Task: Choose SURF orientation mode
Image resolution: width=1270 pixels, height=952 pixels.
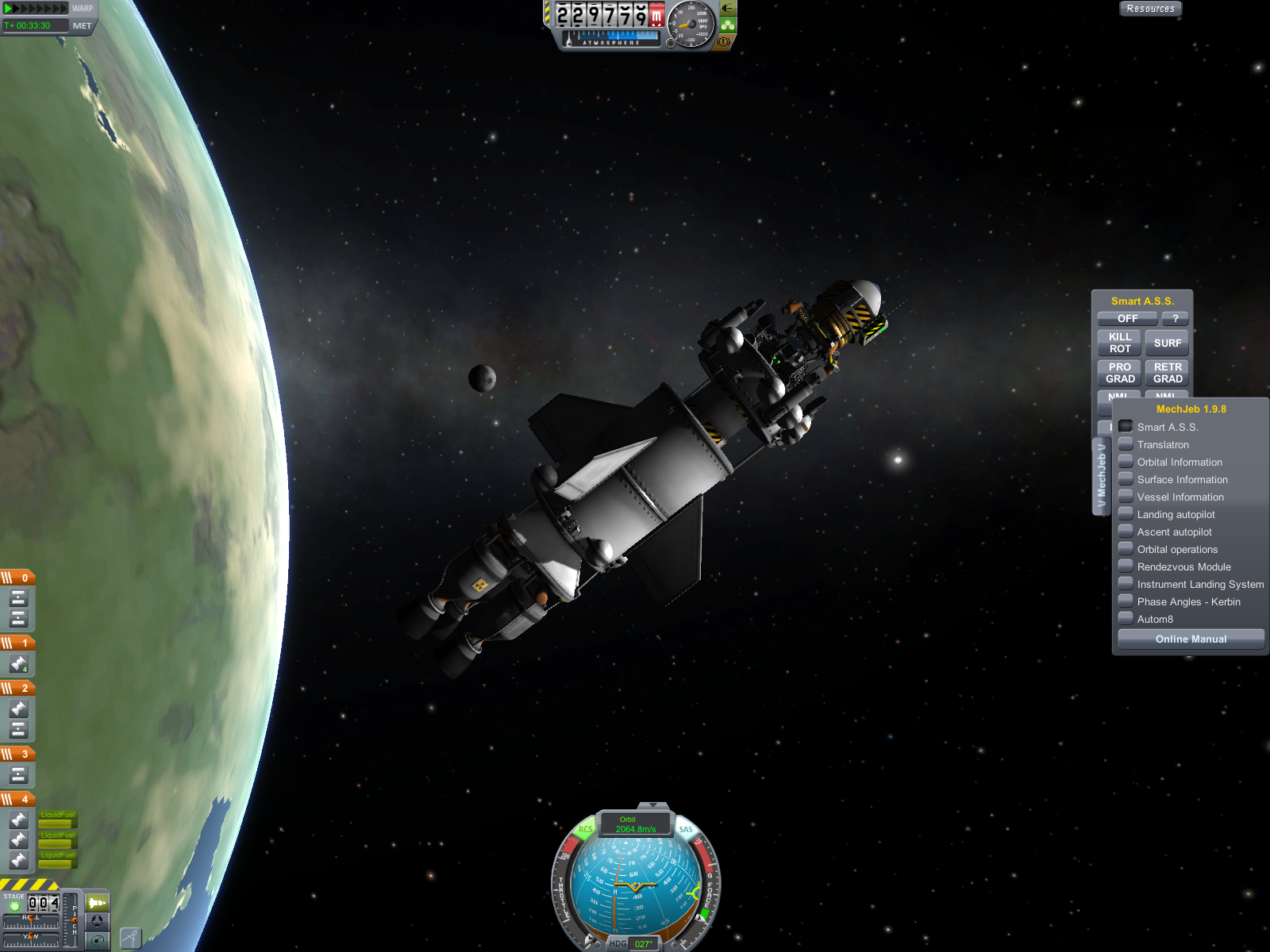Action: (x=1167, y=343)
